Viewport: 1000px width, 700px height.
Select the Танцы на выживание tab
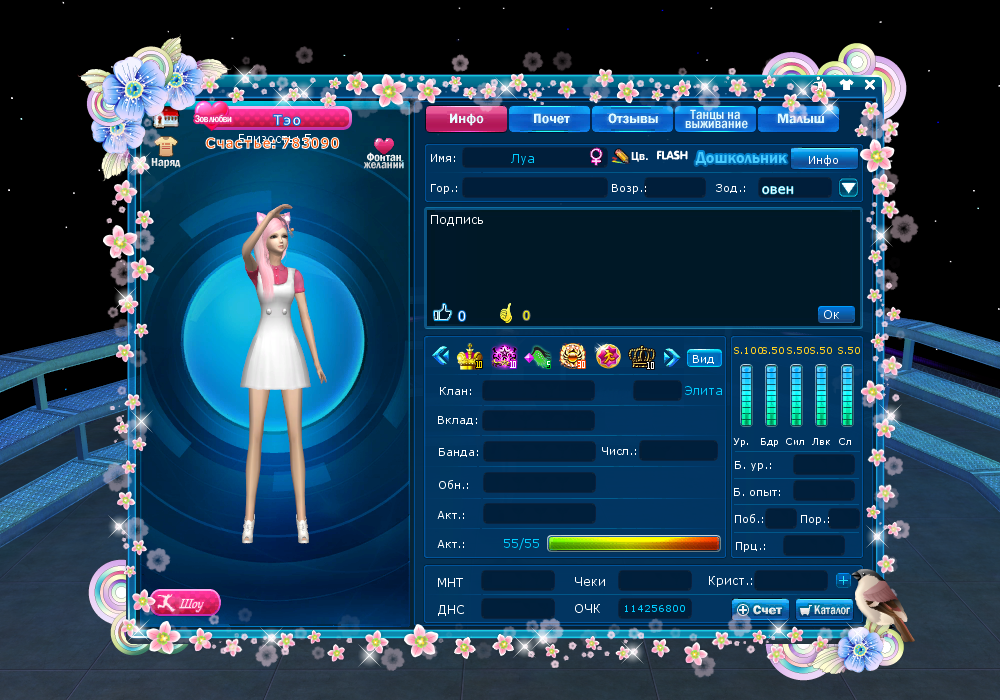716,119
